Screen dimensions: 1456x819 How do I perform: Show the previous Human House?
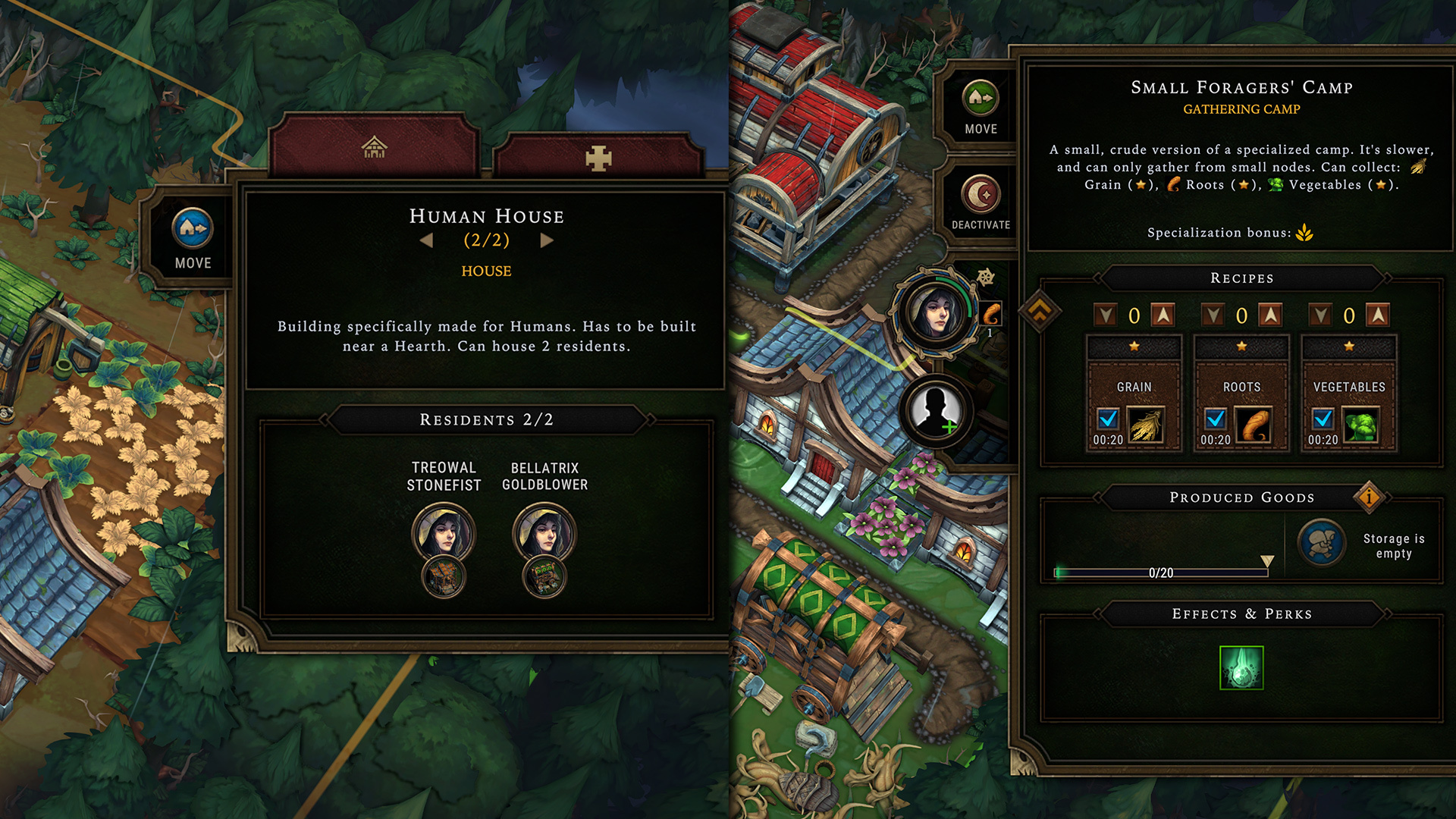coord(427,240)
